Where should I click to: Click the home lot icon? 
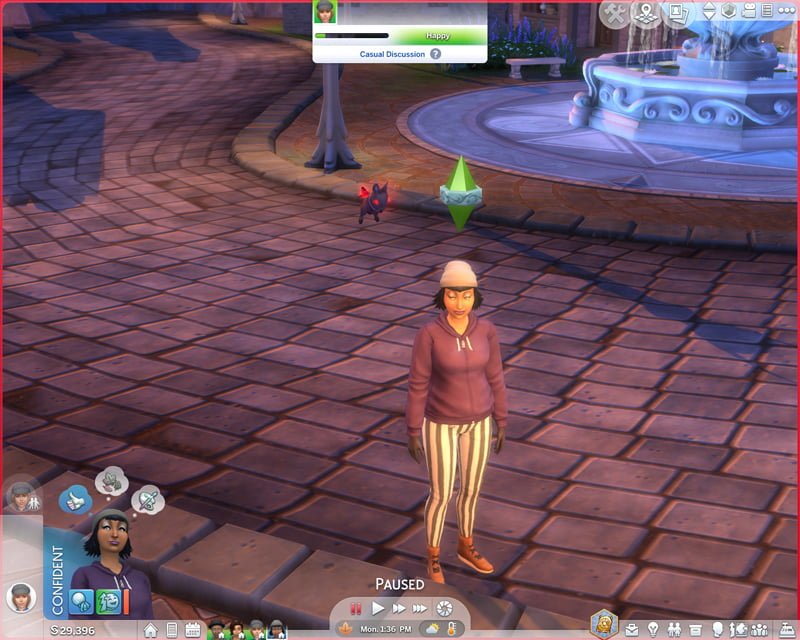point(150,630)
